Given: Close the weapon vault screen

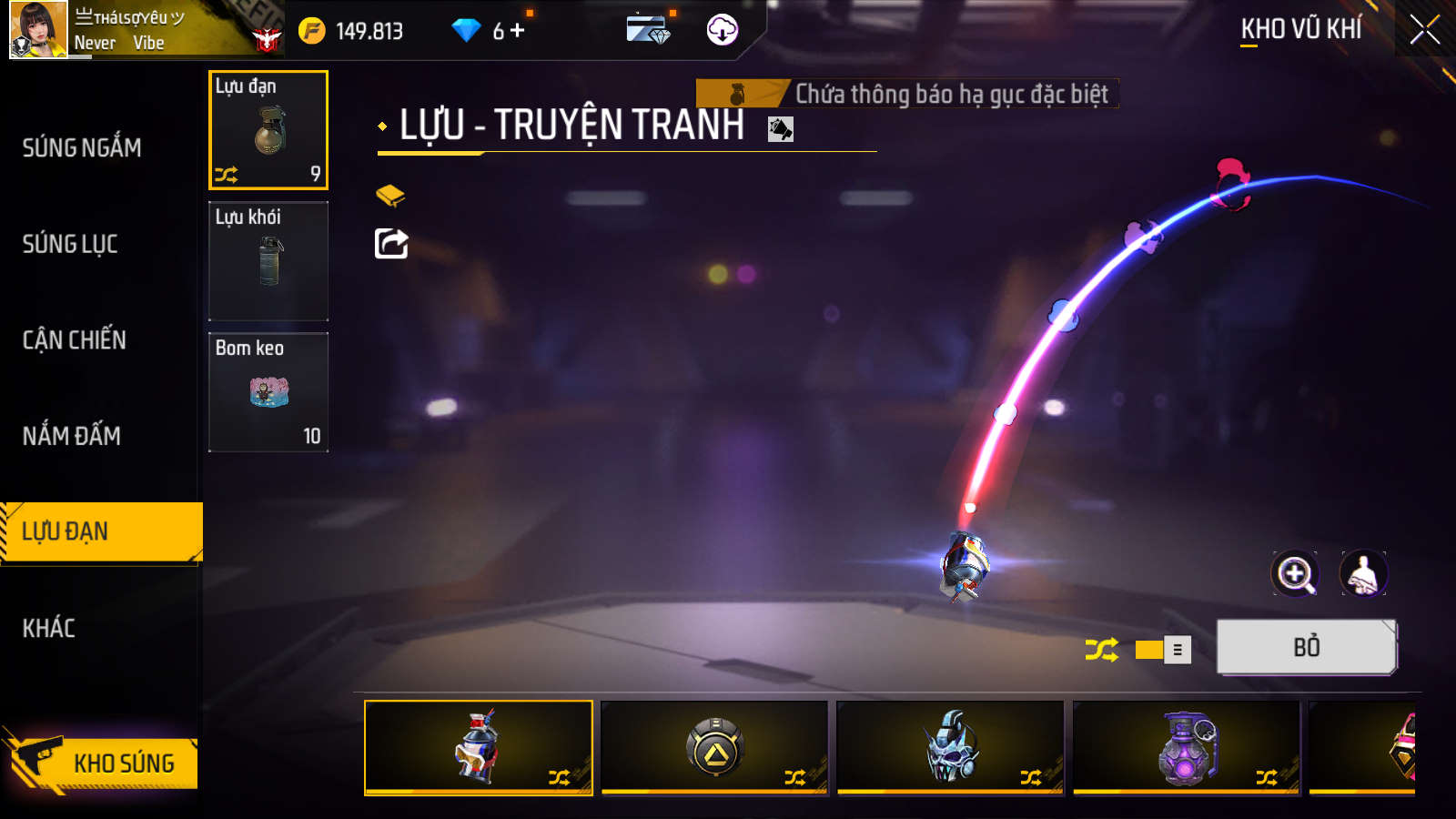Looking at the screenshot, I should [1424, 30].
